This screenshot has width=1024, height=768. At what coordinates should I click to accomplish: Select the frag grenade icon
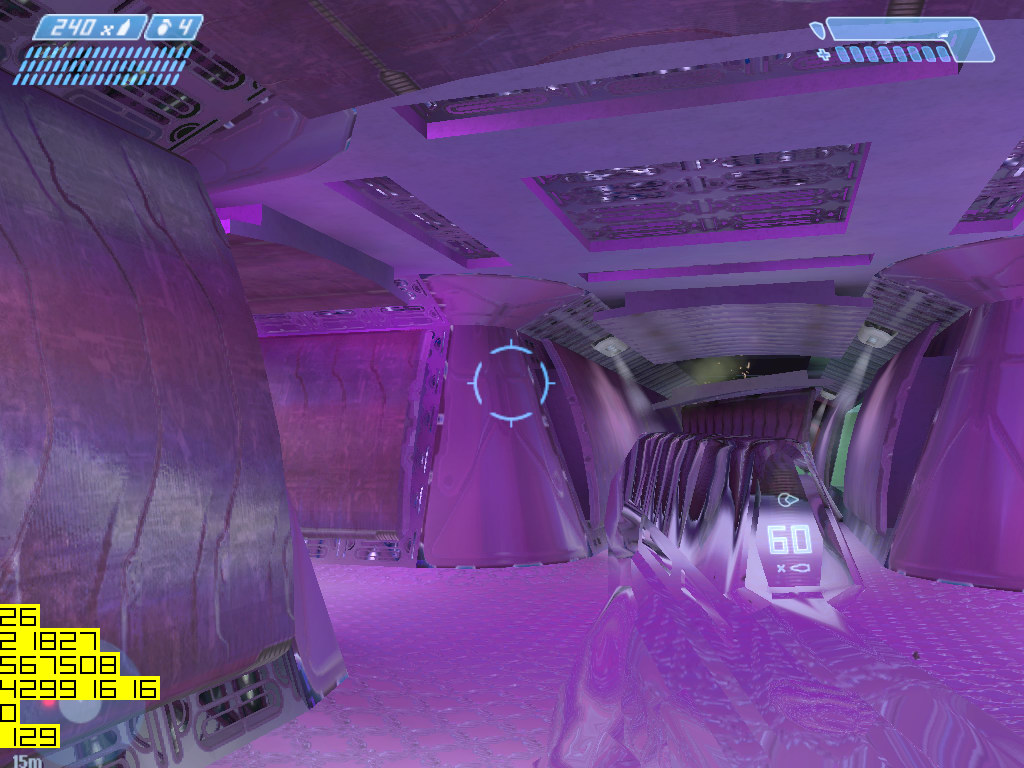(x=165, y=27)
